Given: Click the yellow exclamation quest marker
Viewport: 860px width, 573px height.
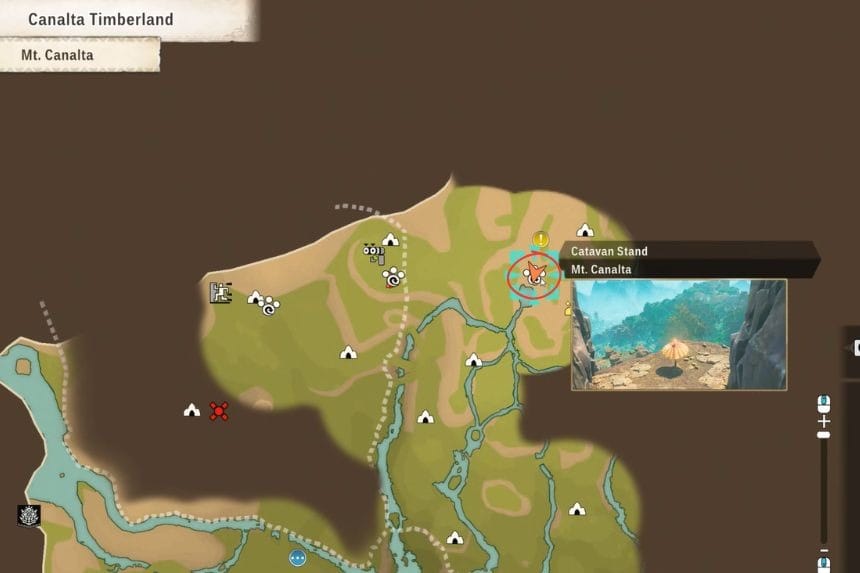Looking at the screenshot, I should (x=541, y=240).
